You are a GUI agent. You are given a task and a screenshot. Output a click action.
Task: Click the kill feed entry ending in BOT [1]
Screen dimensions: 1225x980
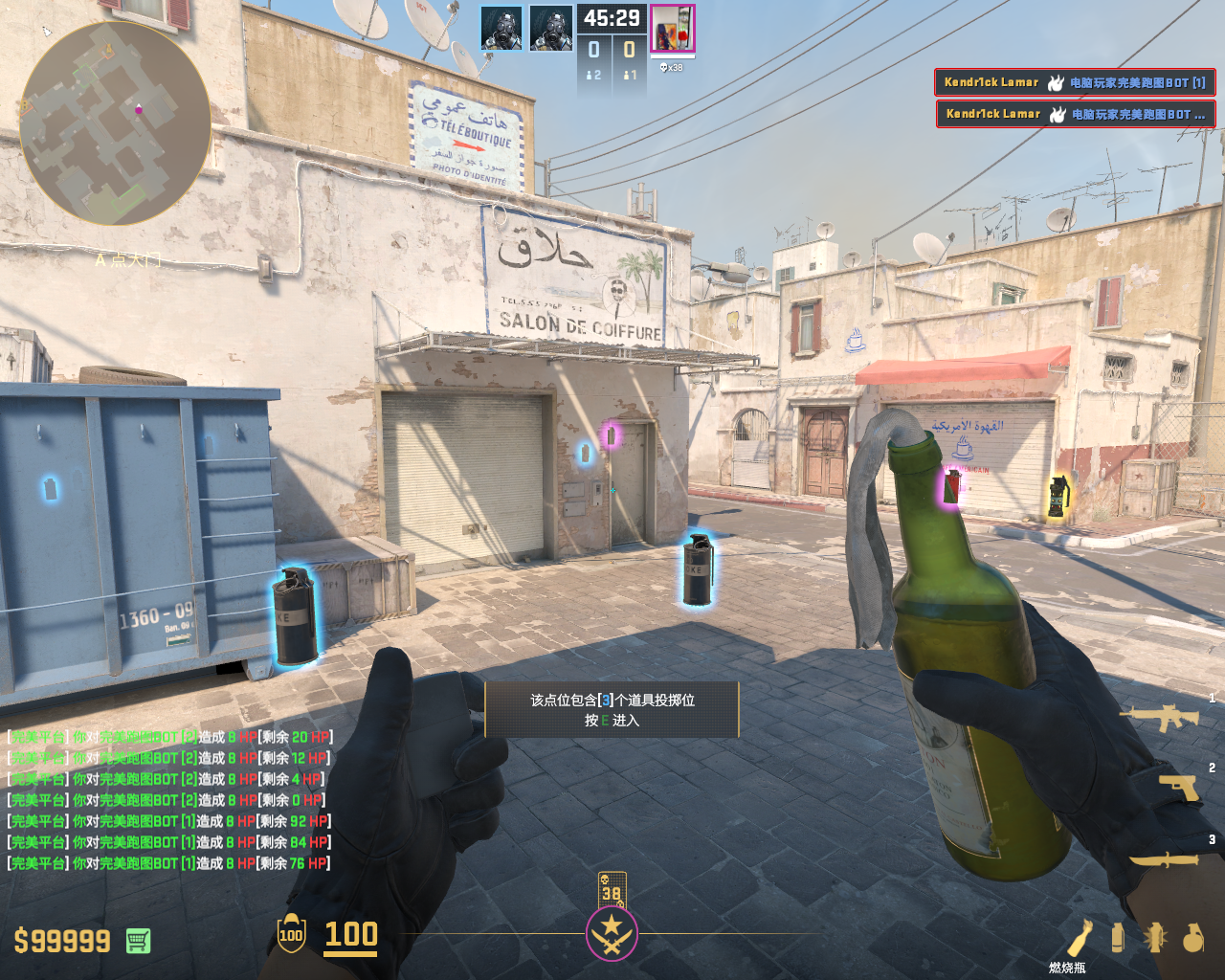click(x=1075, y=82)
